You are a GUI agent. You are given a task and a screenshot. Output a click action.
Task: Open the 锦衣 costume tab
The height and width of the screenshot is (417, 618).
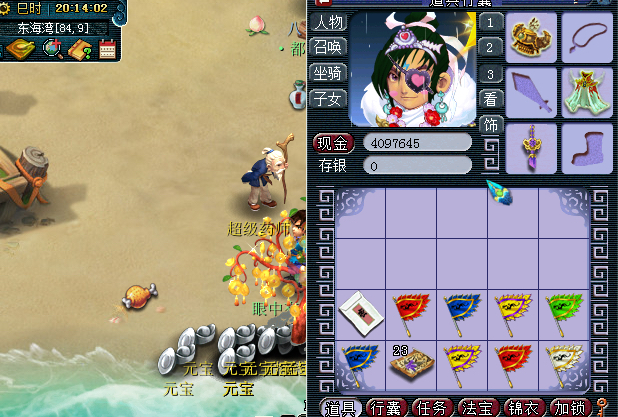523,407
